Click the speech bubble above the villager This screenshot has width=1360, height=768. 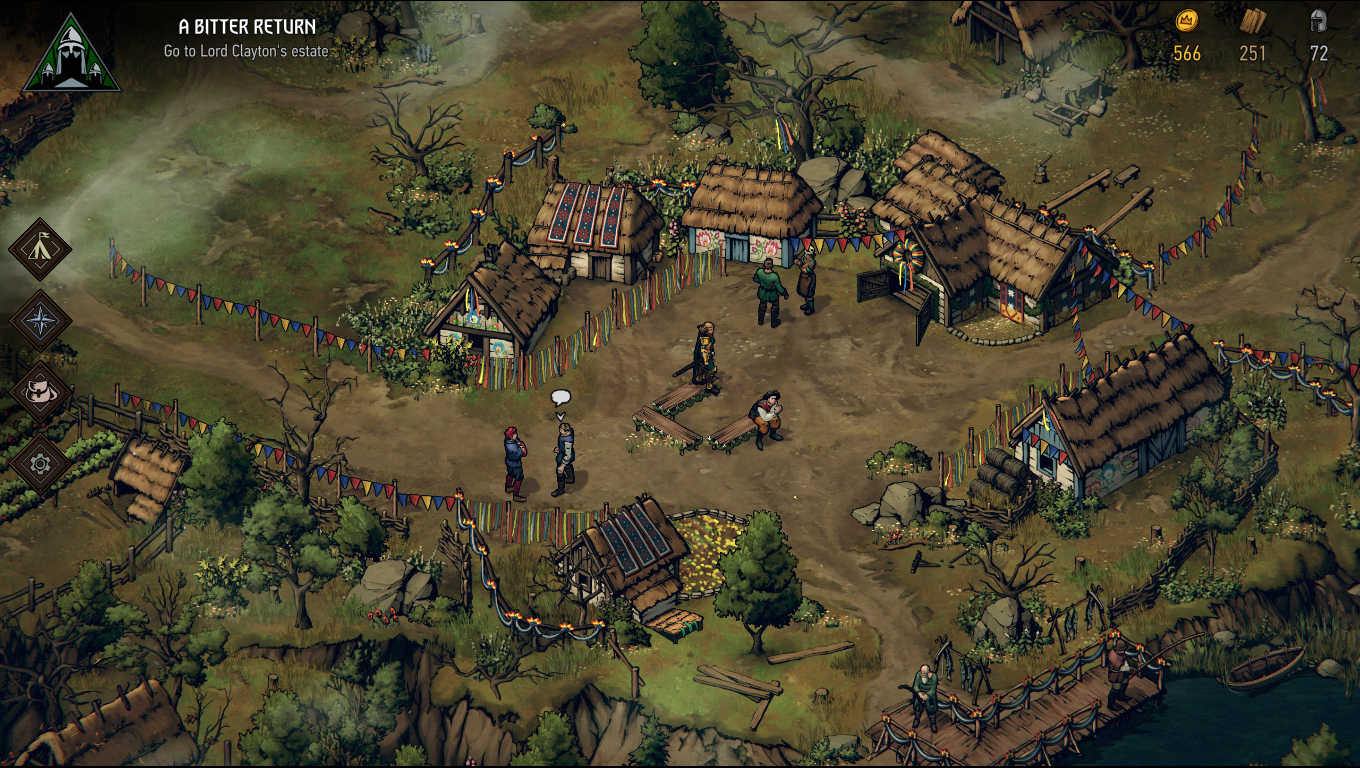(x=560, y=398)
